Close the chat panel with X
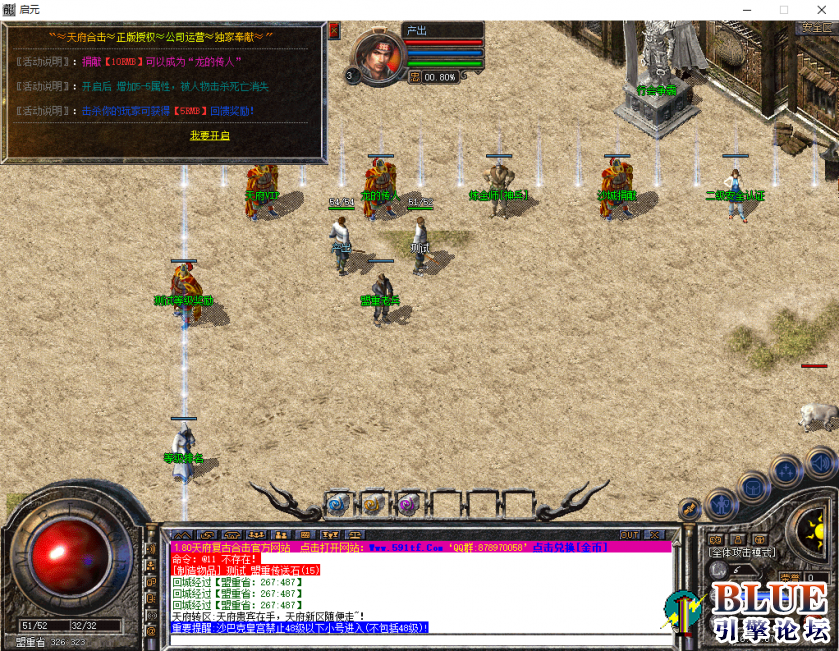The width and height of the screenshot is (839, 651). (x=655, y=535)
